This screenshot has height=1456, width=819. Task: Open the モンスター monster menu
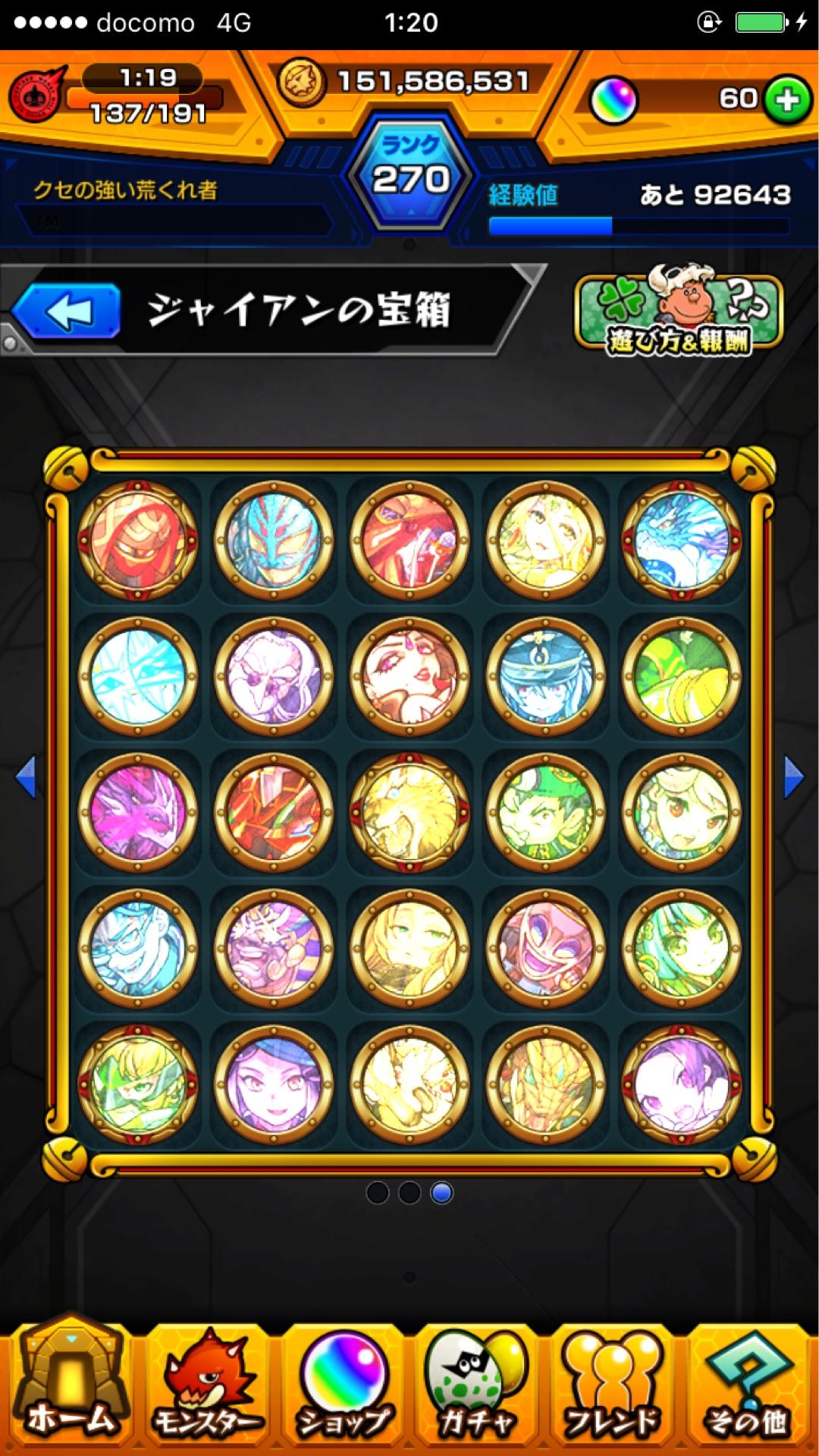207,1392
